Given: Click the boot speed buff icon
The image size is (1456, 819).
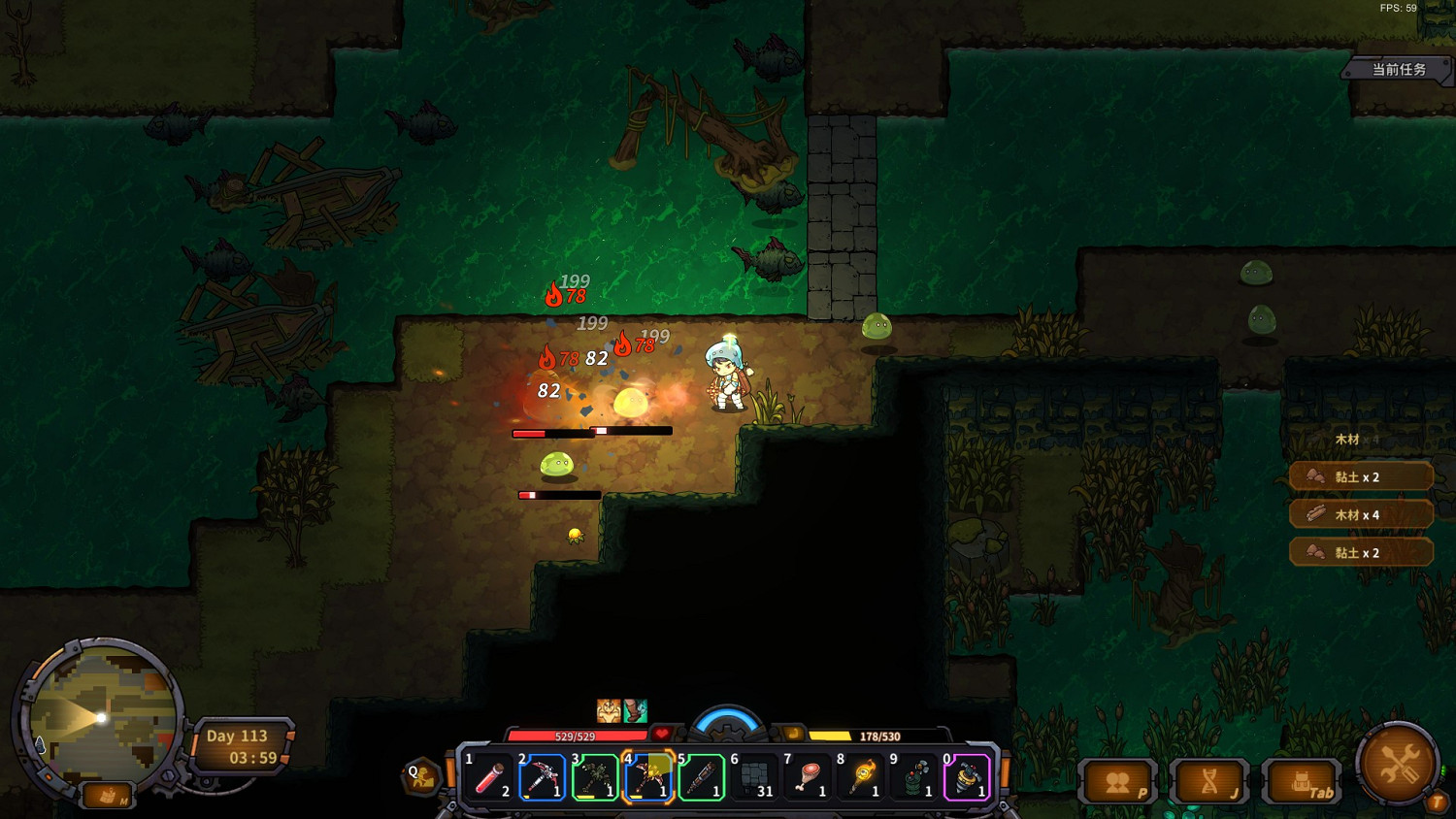Looking at the screenshot, I should tap(635, 711).
